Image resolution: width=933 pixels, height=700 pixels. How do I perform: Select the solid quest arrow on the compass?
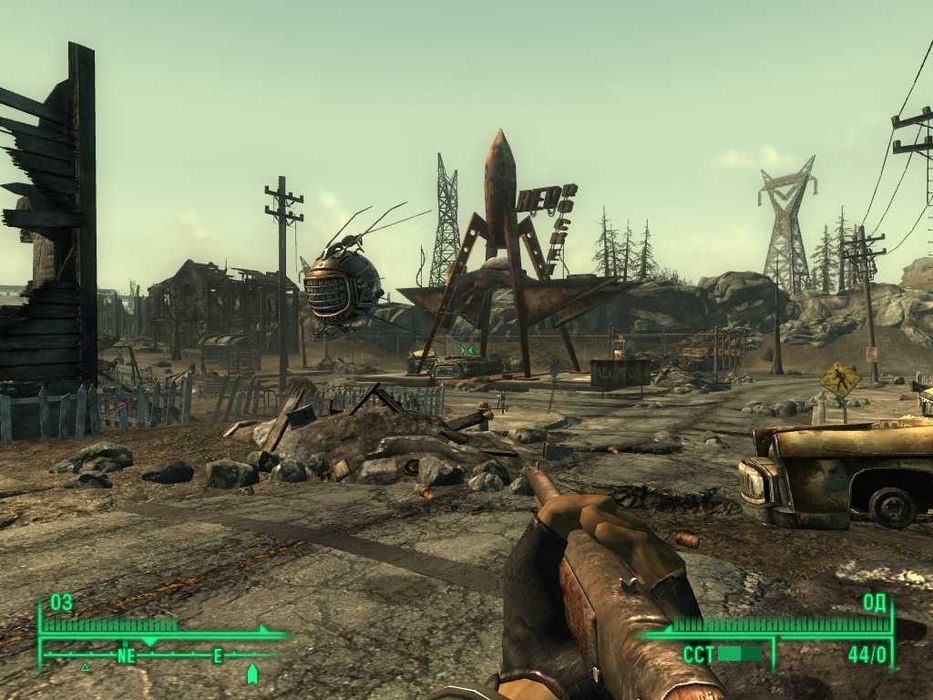coord(252,672)
